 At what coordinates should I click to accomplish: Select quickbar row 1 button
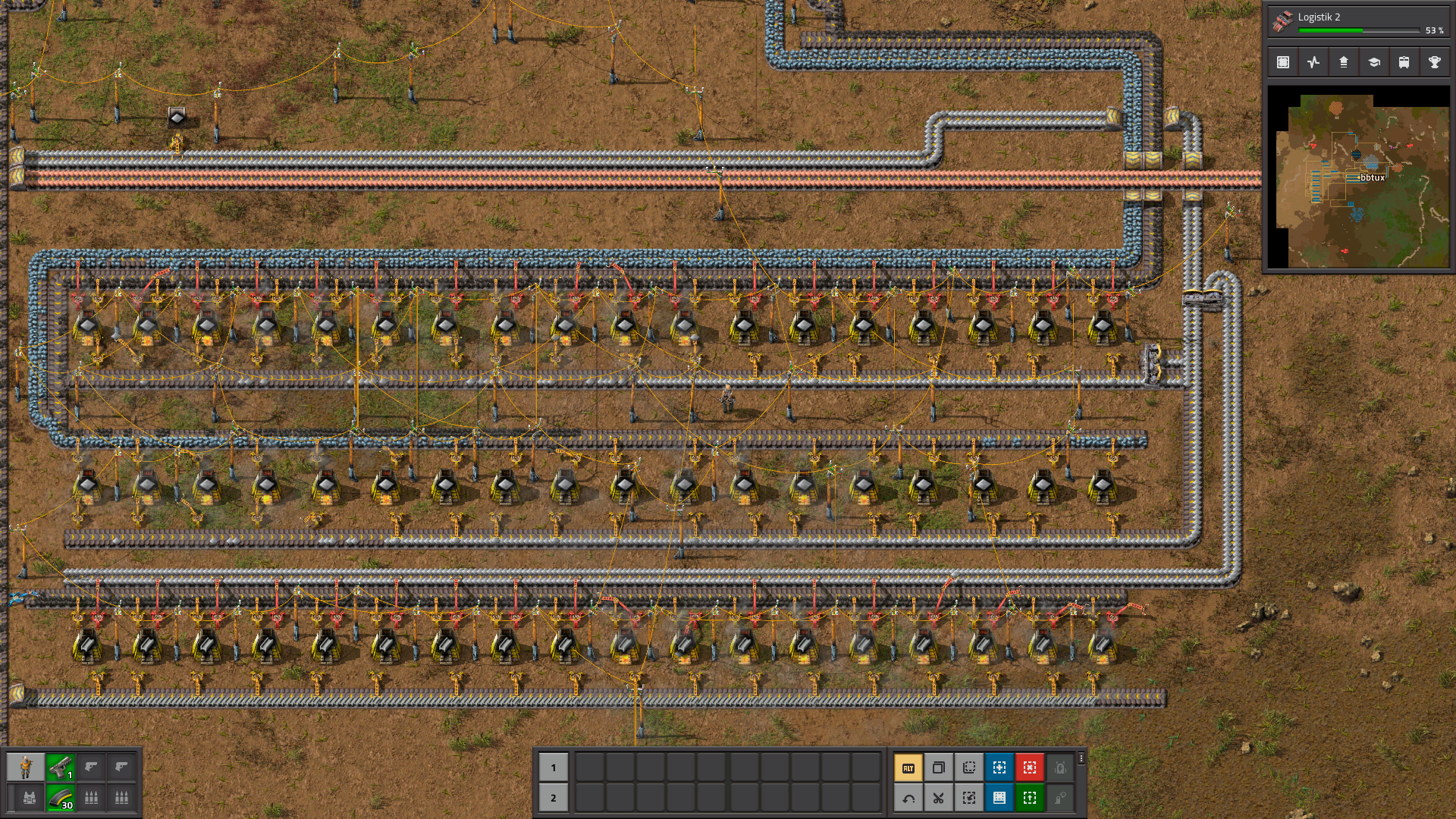[x=554, y=767]
